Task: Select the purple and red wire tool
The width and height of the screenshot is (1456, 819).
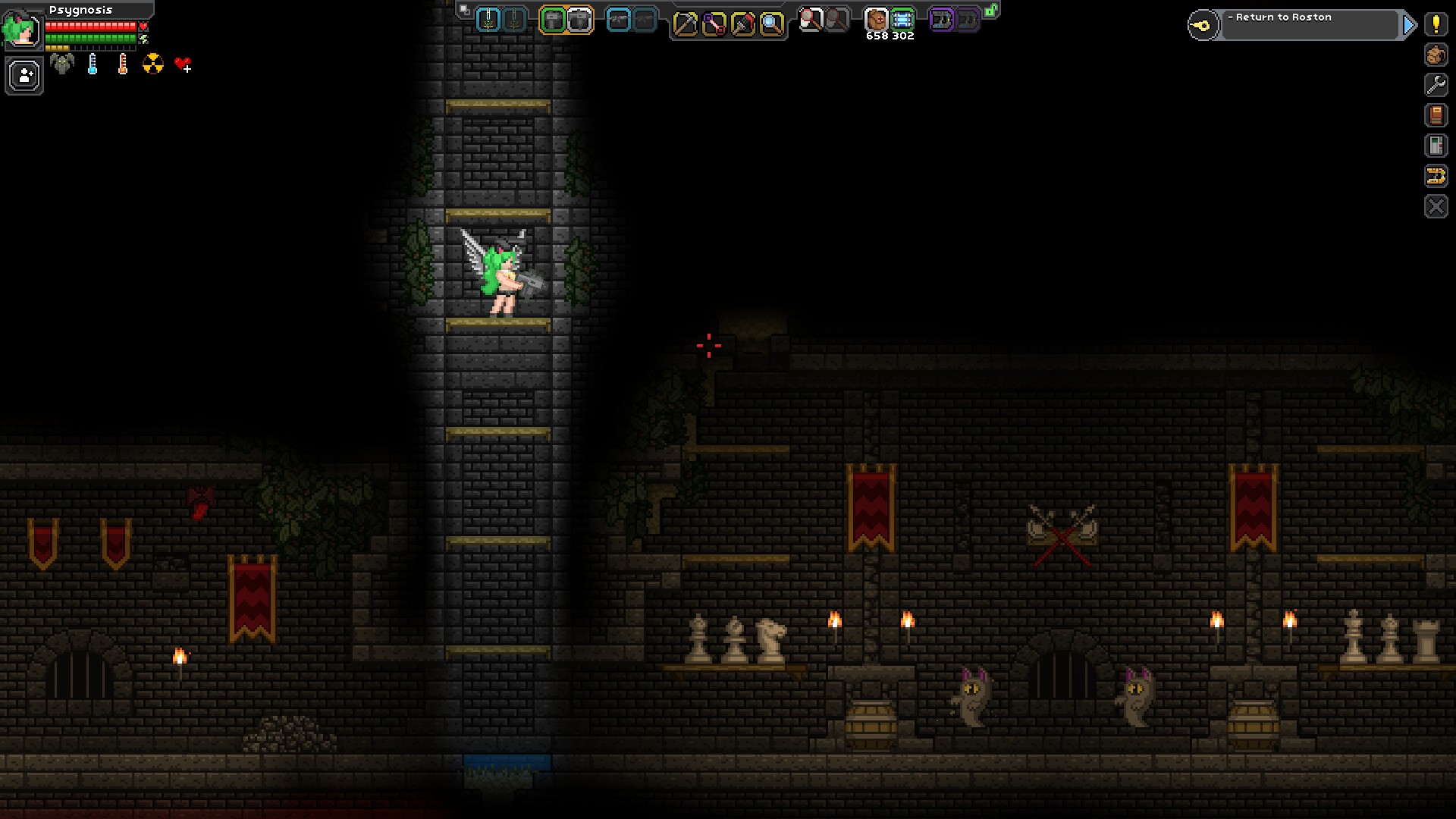Action: [x=714, y=24]
